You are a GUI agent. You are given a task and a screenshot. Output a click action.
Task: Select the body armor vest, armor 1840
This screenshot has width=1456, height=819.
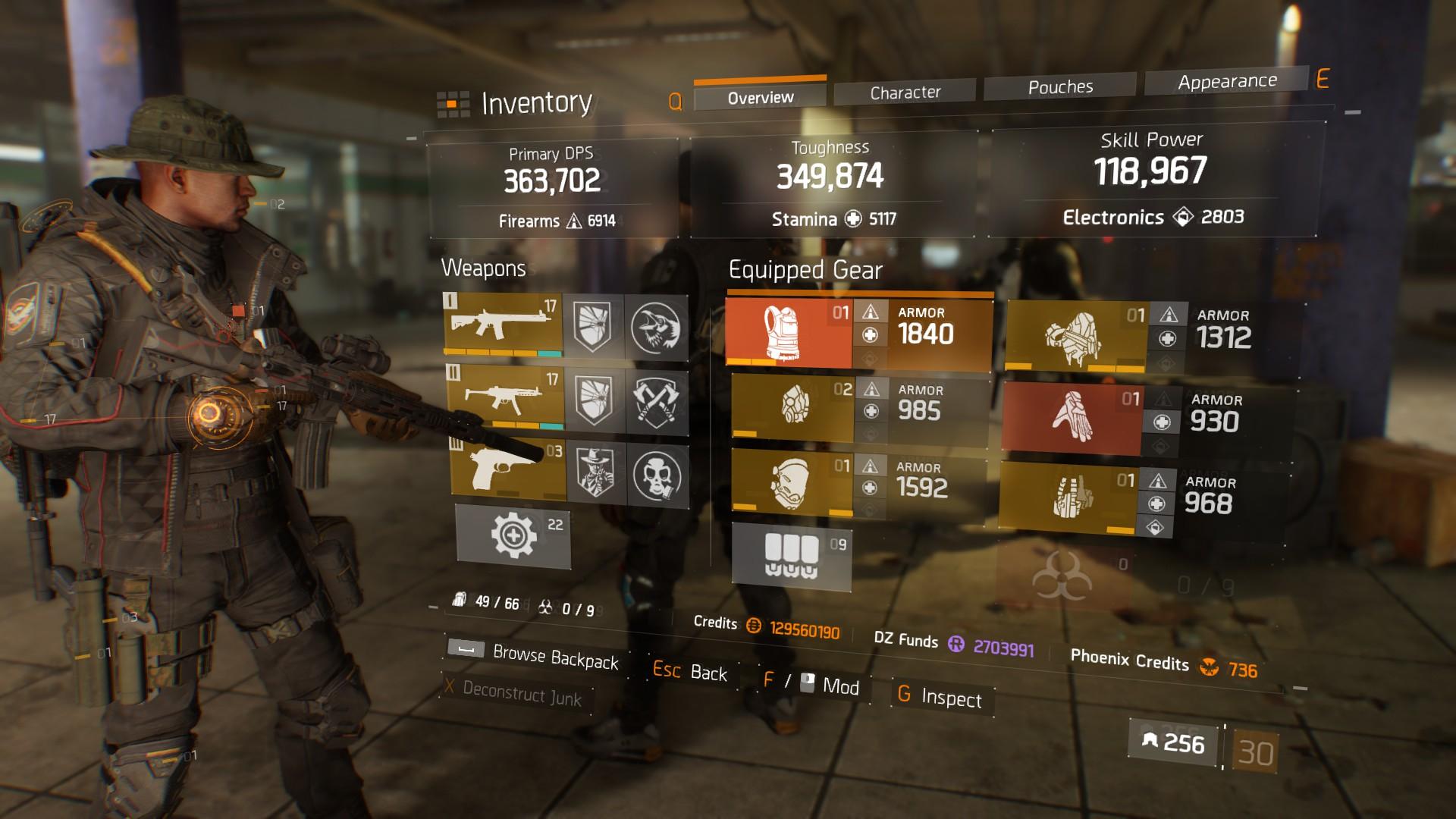[789, 334]
